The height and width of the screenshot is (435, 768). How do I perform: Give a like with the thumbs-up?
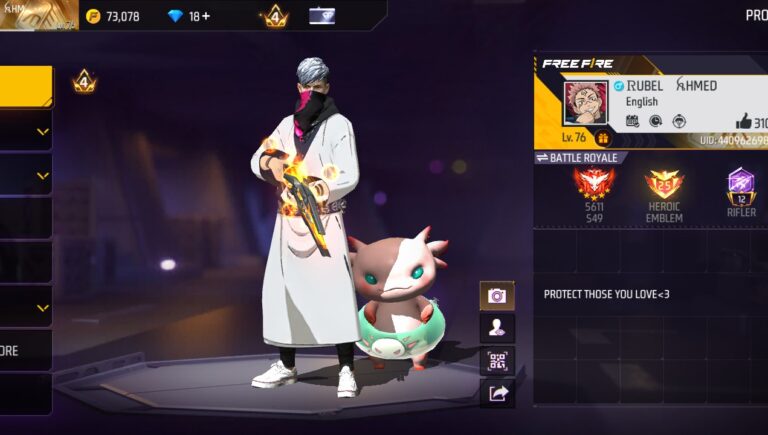[x=743, y=122]
